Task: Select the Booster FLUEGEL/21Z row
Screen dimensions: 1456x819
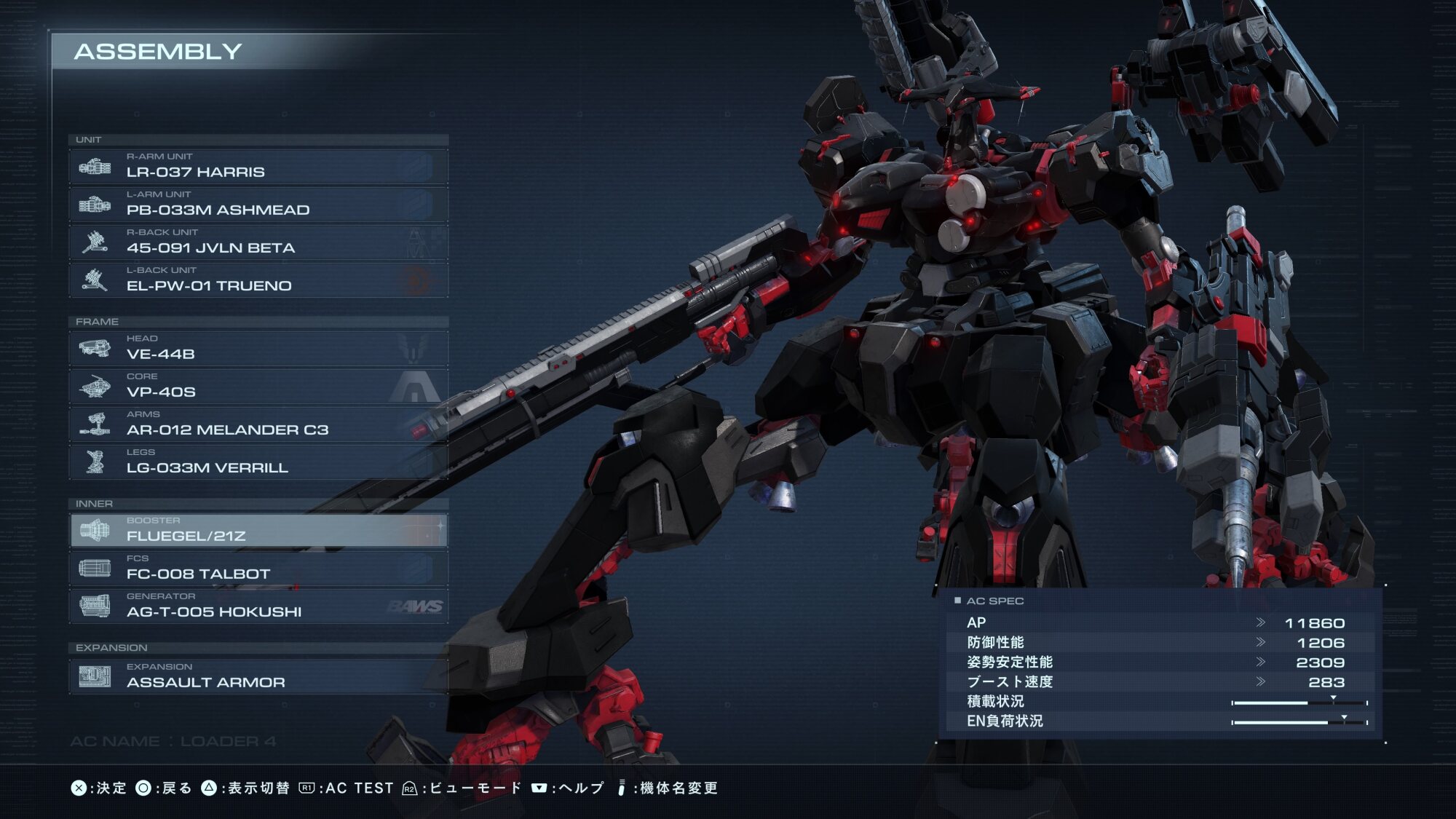Action: pyautogui.click(x=258, y=531)
